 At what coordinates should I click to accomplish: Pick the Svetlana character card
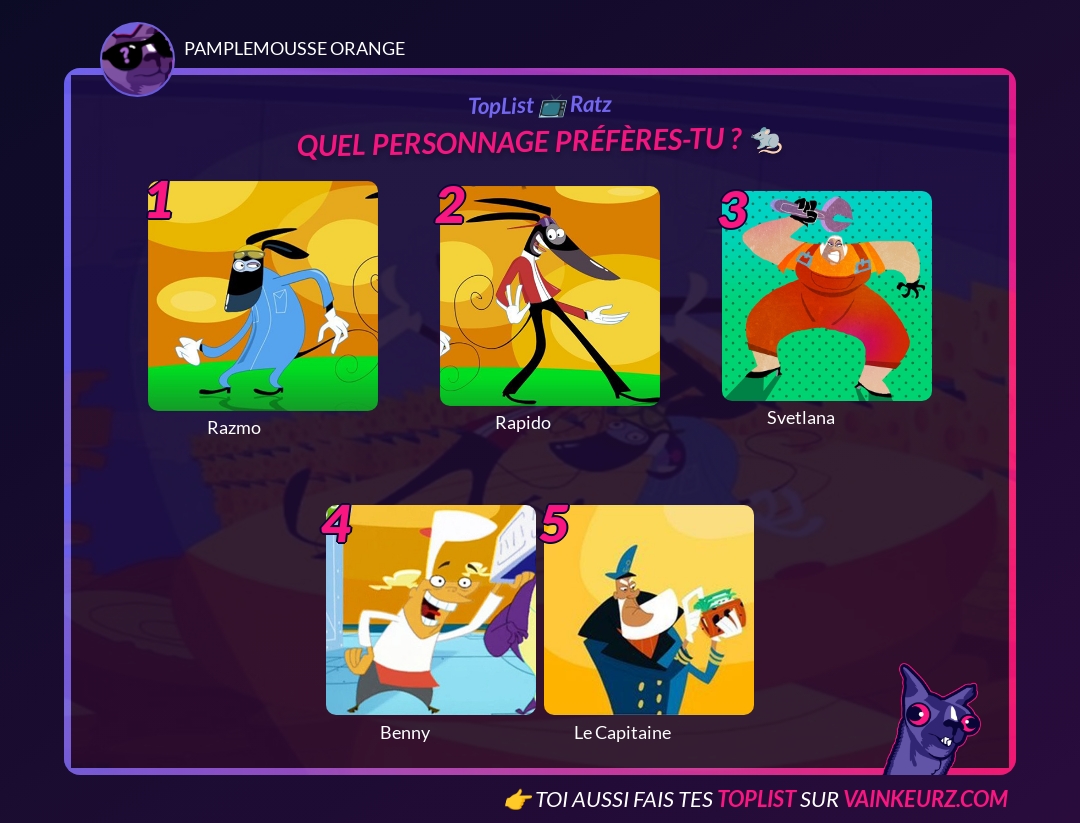coord(827,296)
